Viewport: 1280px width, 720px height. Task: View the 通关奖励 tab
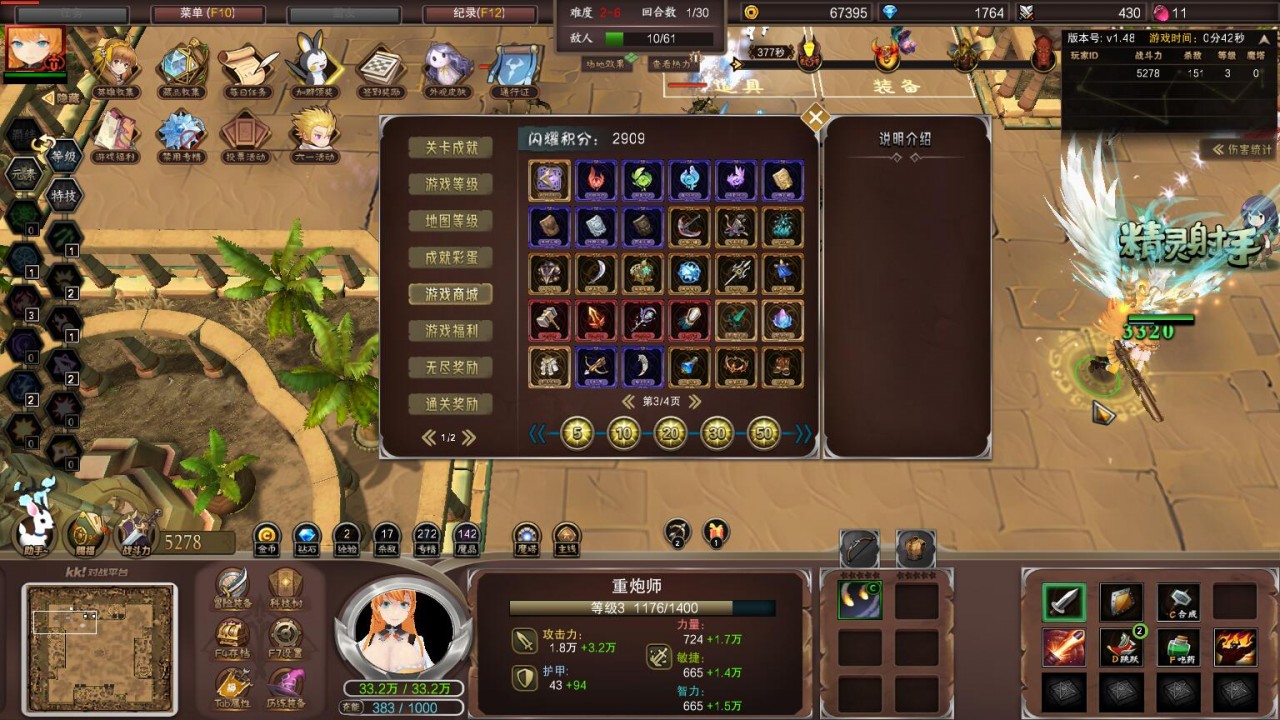click(451, 405)
